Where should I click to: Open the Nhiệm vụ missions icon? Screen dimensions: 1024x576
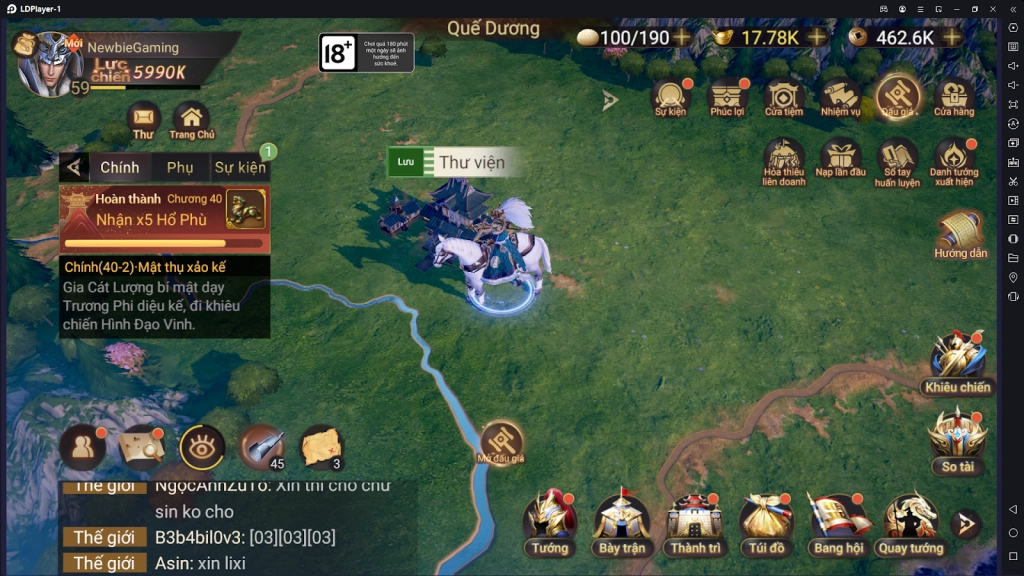pyautogui.click(x=841, y=97)
